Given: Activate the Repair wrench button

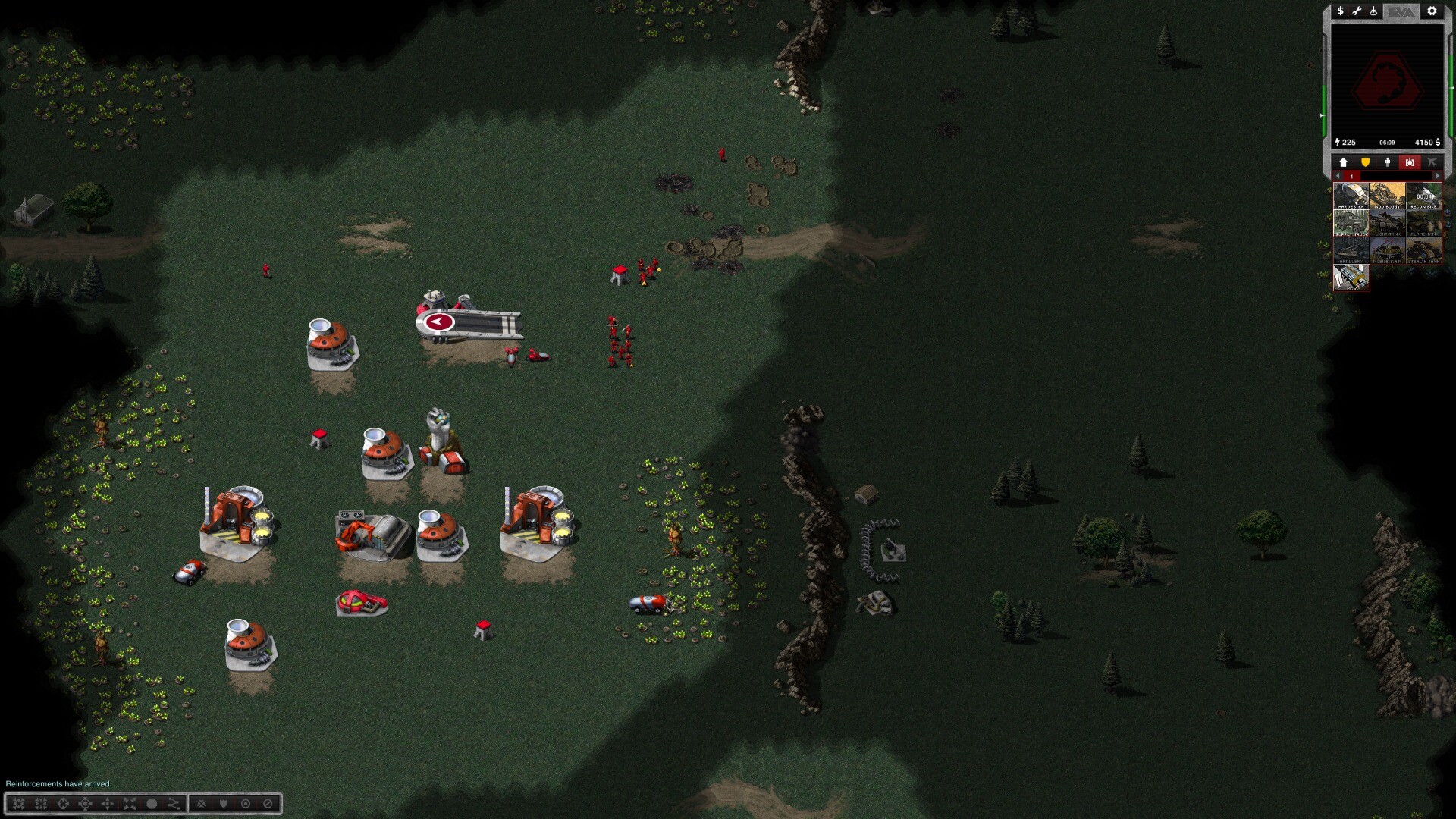Looking at the screenshot, I should (x=1357, y=11).
